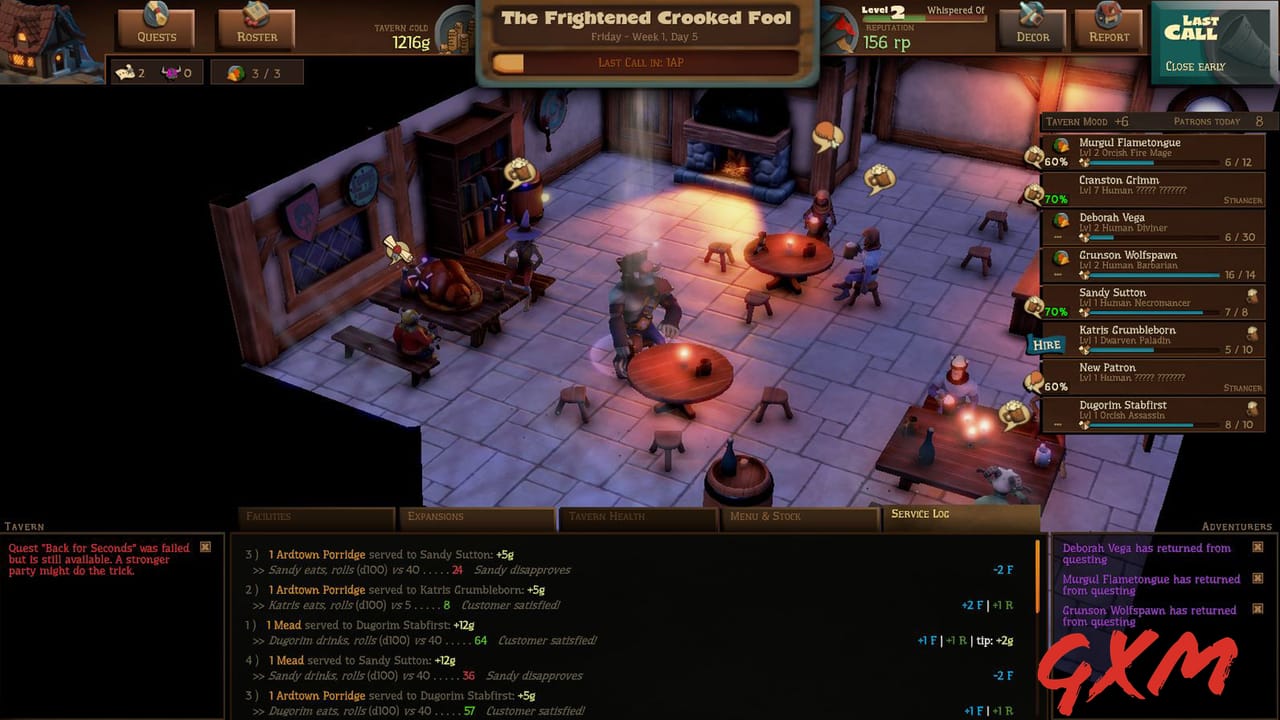The image size is (1280, 720).
Task: Click the Last Call progress bar
Action: [643, 62]
